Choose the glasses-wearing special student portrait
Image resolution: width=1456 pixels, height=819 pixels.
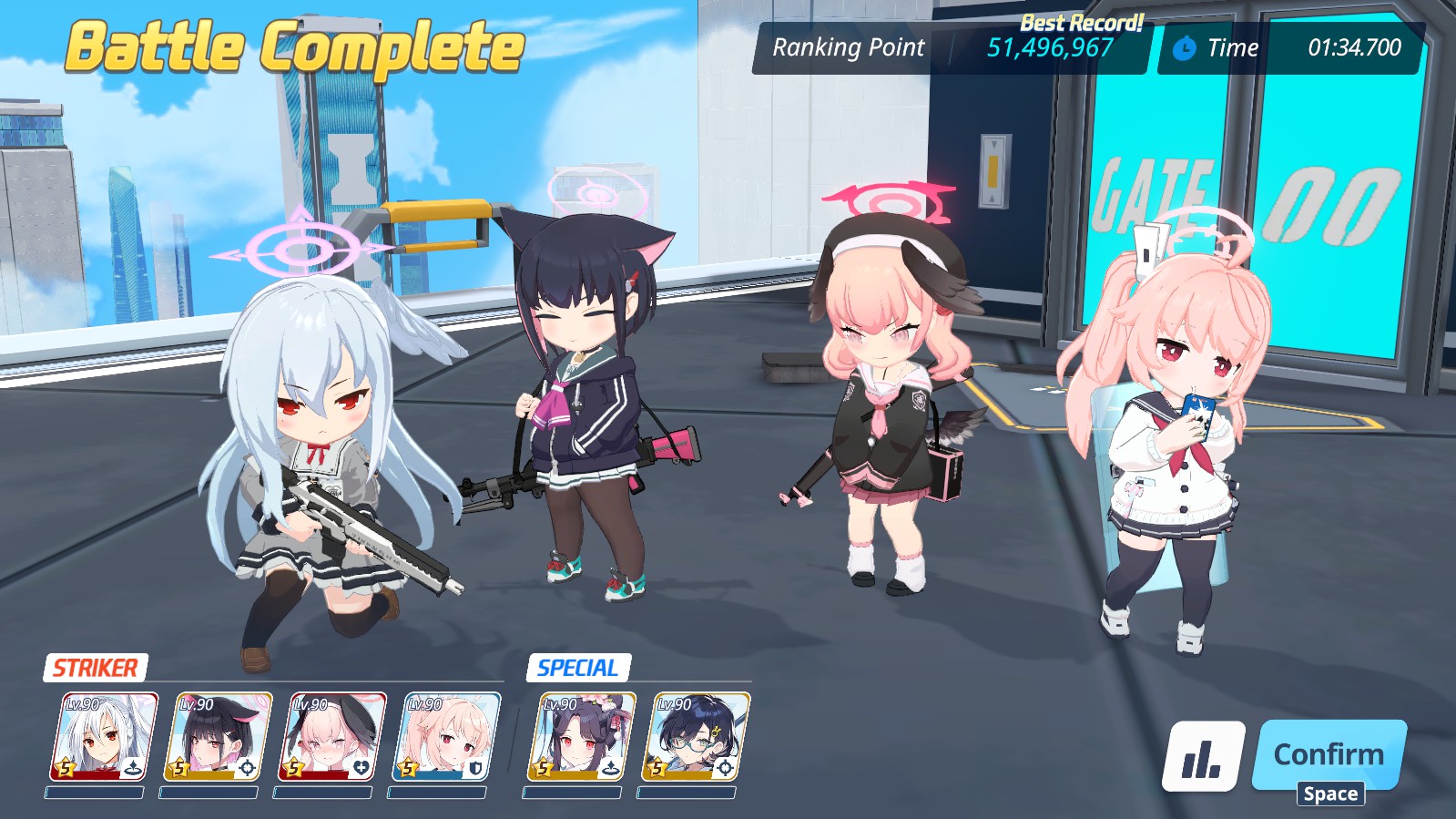[696, 737]
